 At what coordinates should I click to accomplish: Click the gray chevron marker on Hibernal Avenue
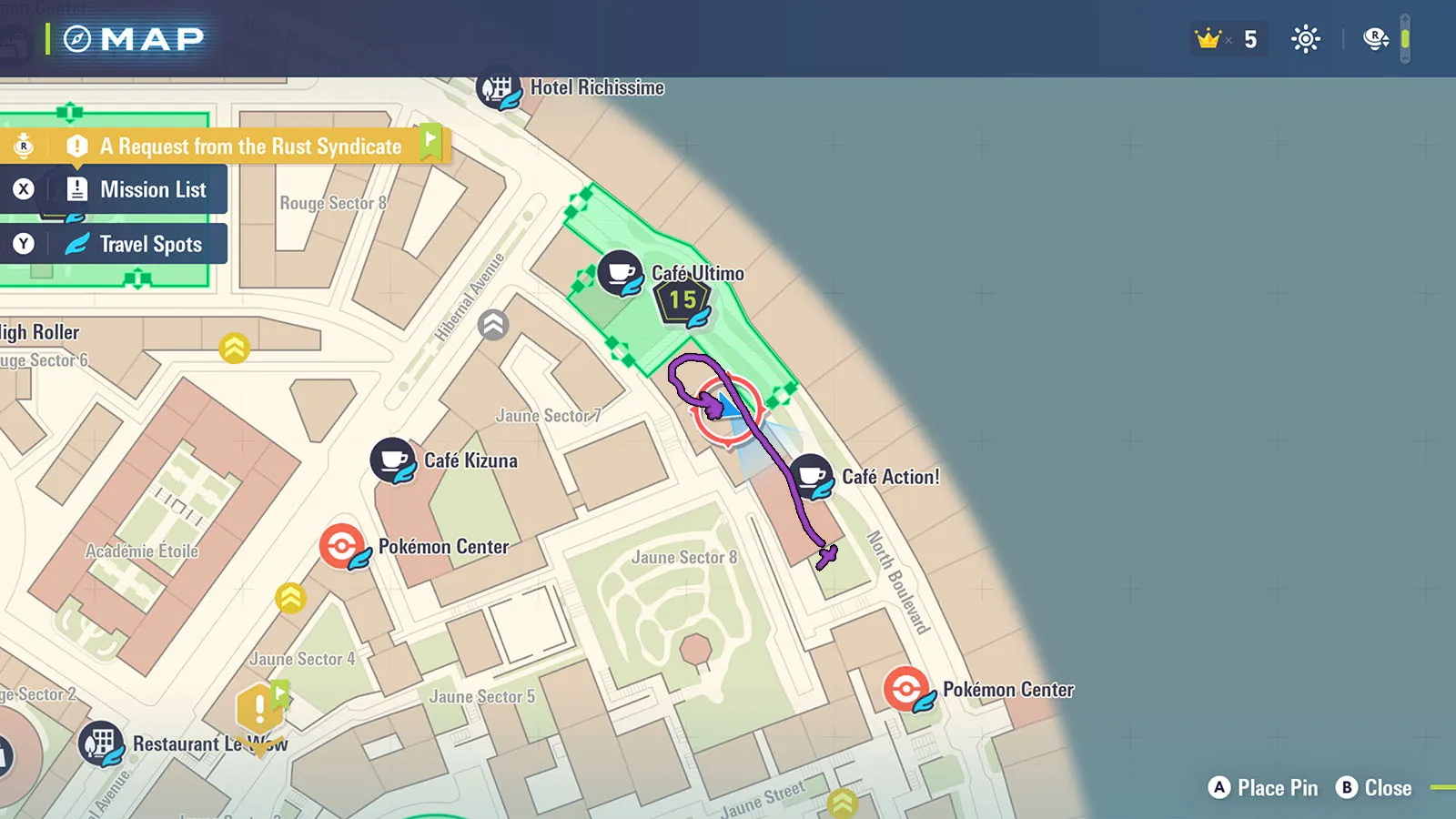click(493, 325)
